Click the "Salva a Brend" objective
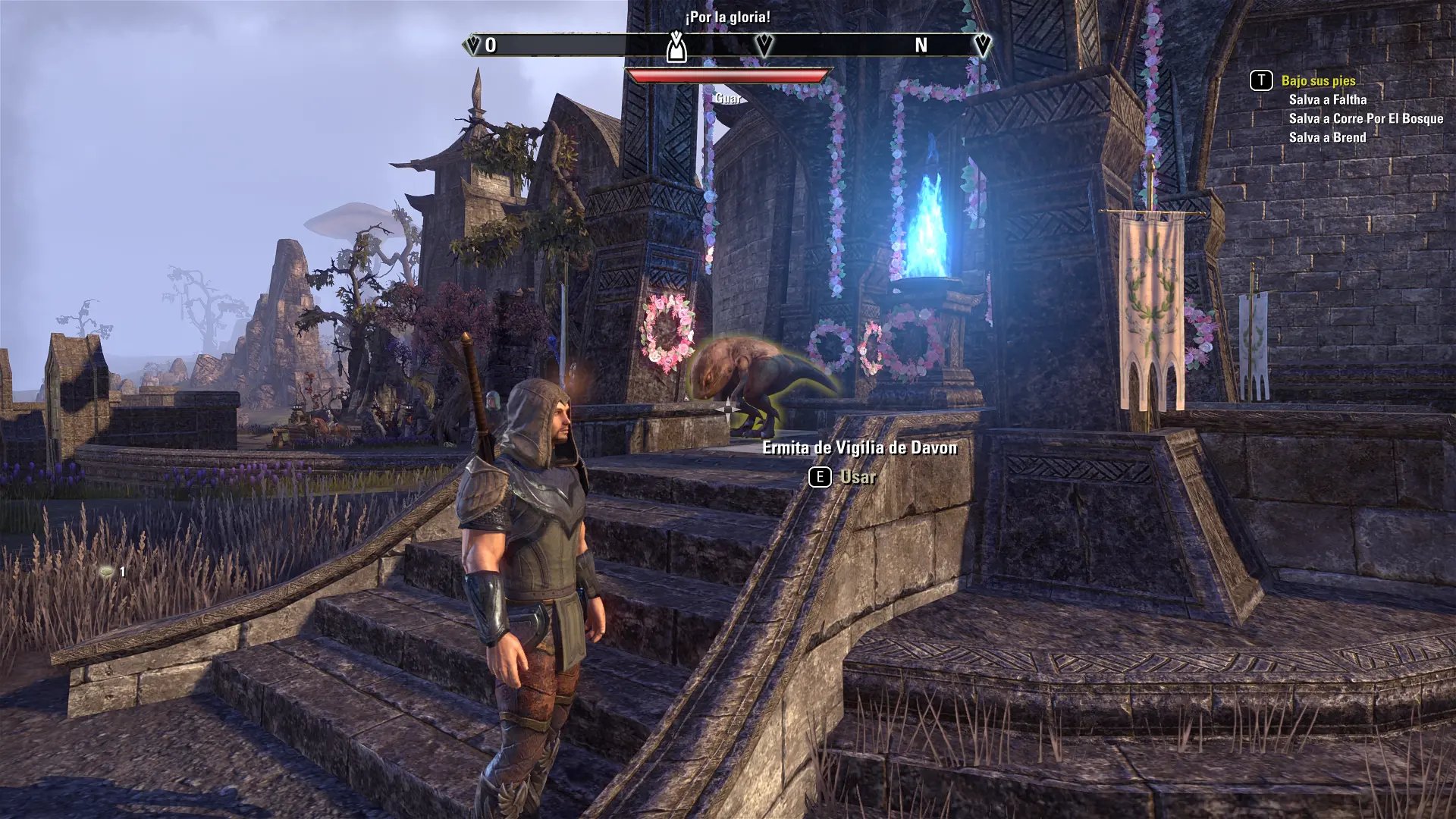The image size is (1456, 819). (x=1327, y=137)
